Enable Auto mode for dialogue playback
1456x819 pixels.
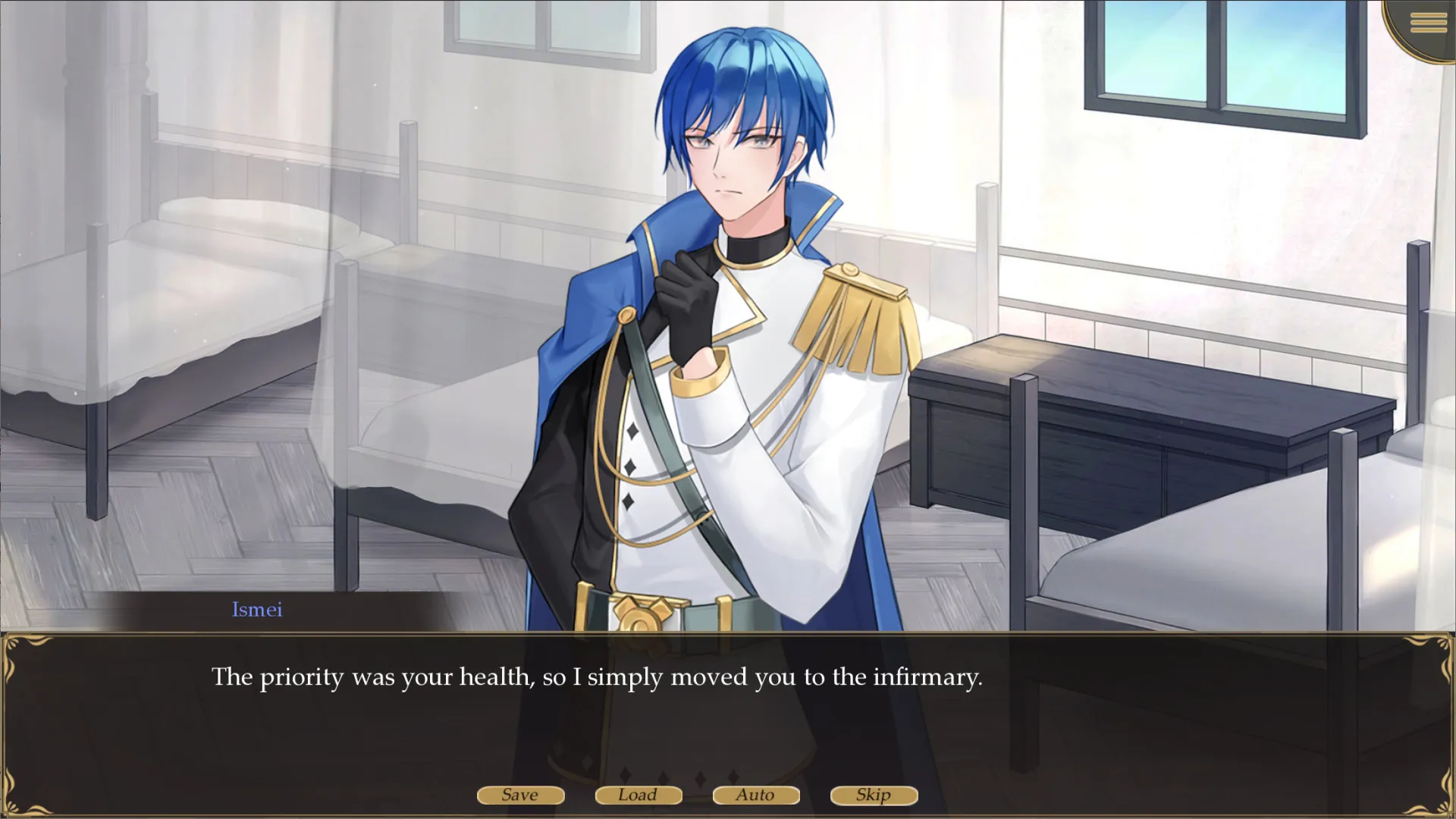[755, 795]
